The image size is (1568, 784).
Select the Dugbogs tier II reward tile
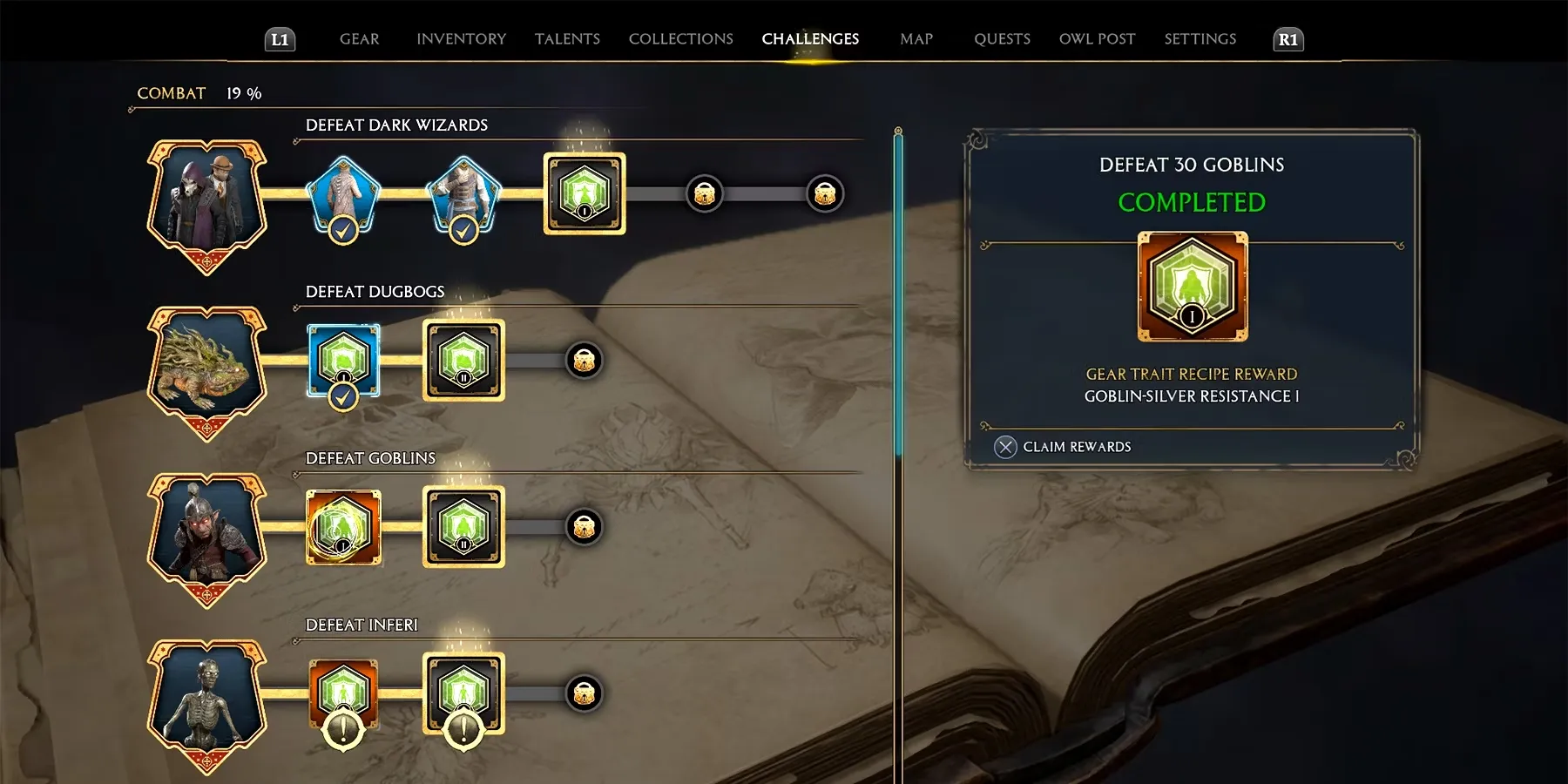click(x=463, y=360)
